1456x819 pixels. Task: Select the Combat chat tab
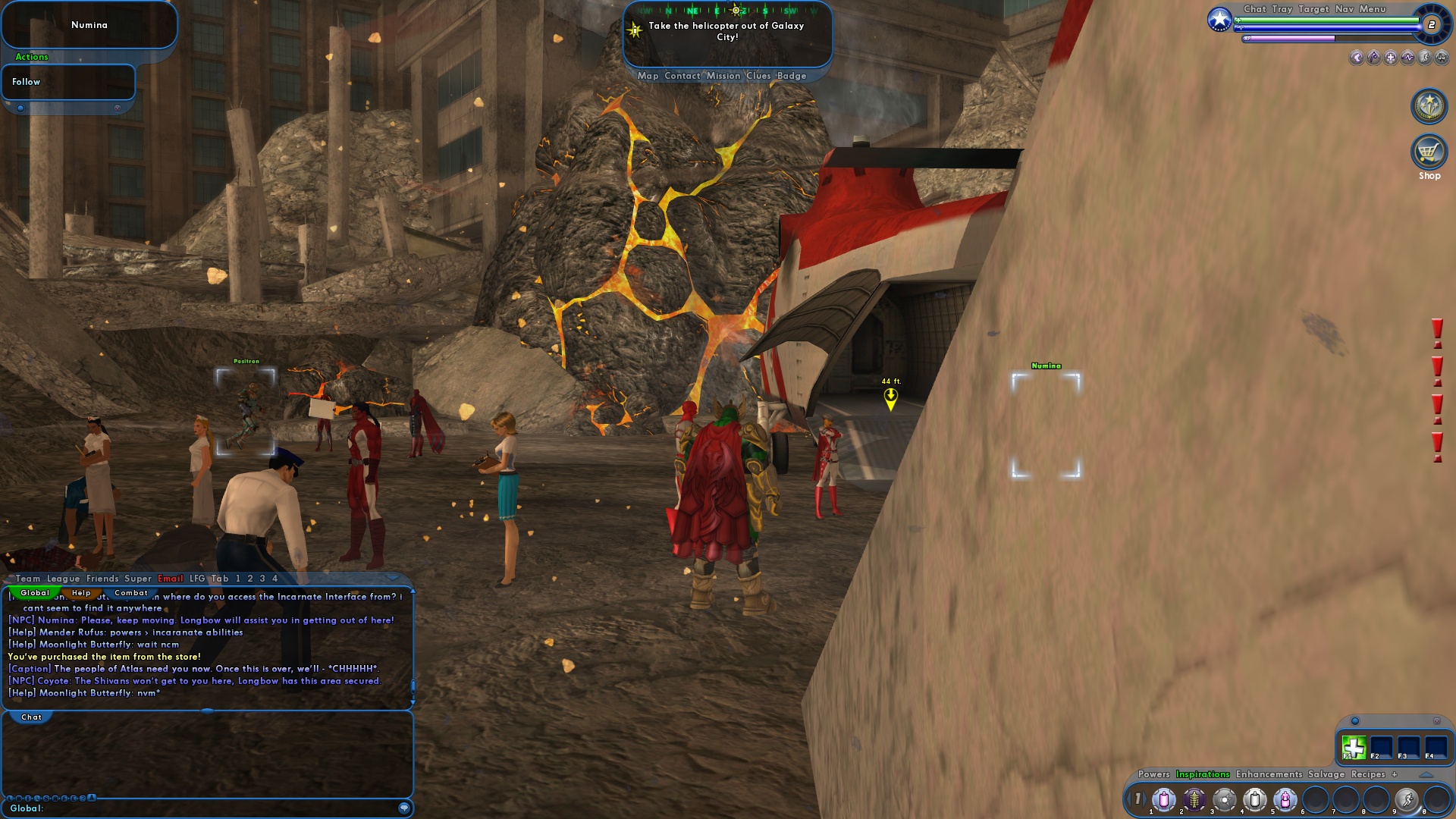[131, 593]
